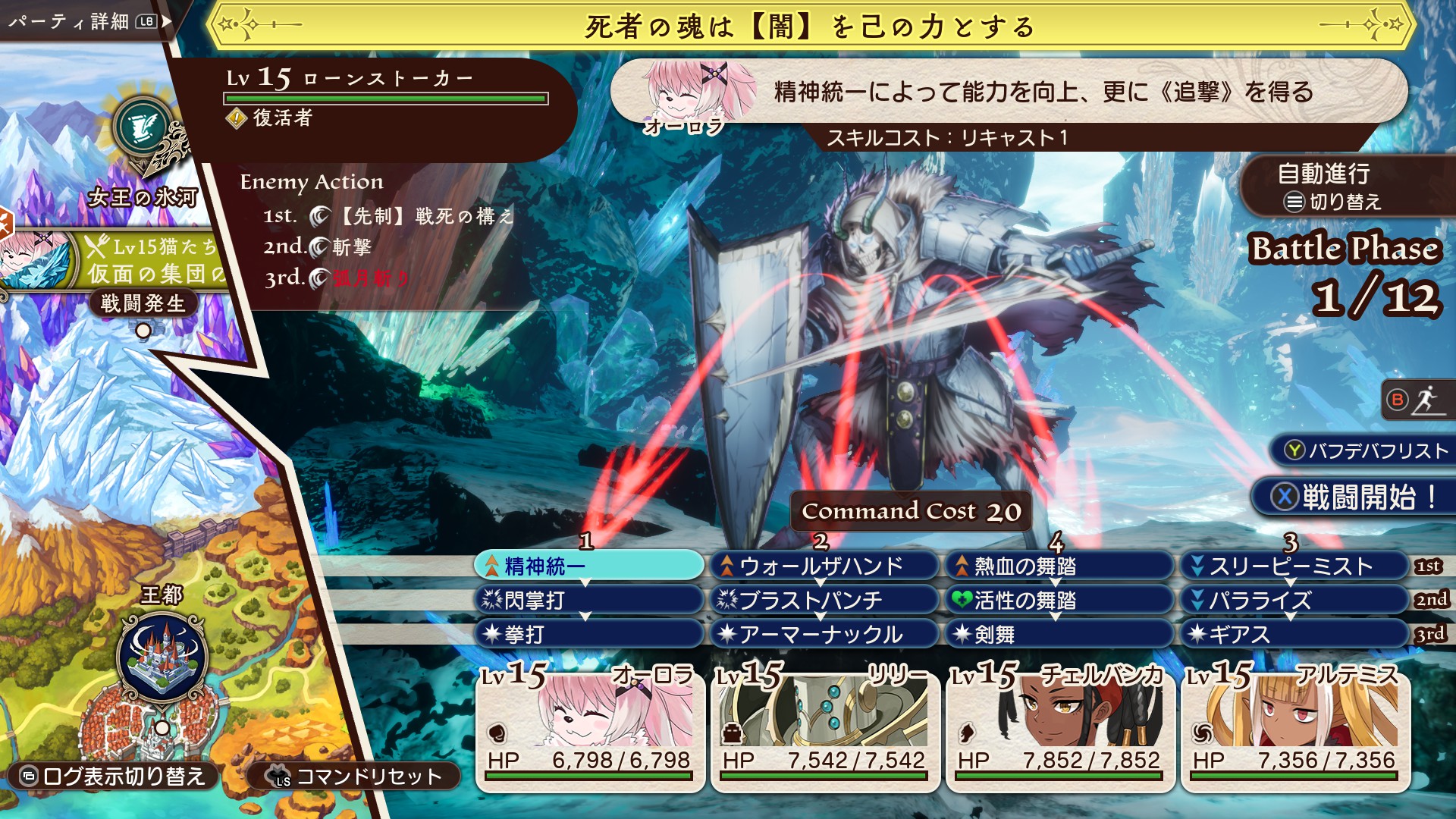Image resolution: width=1456 pixels, height=819 pixels.
Task: Choose the アーマーナックル skill
Action: (x=824, y=634)
